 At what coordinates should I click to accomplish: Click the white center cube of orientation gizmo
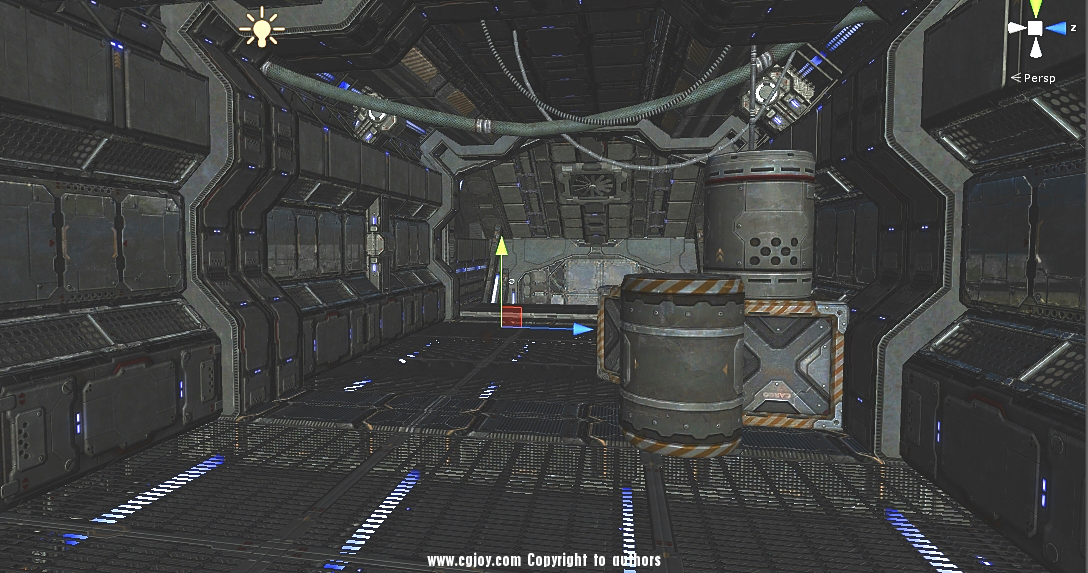pos(1036,28)
